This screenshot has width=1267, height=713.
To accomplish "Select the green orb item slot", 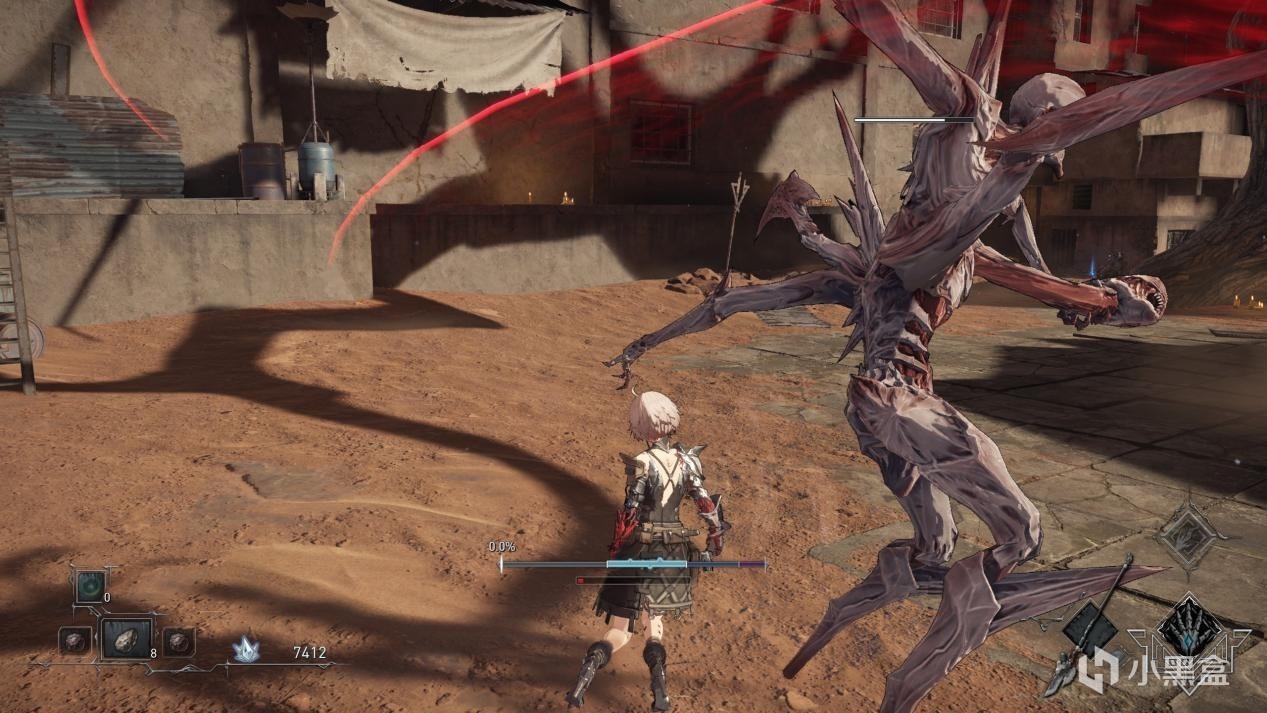I will (88, 586).
